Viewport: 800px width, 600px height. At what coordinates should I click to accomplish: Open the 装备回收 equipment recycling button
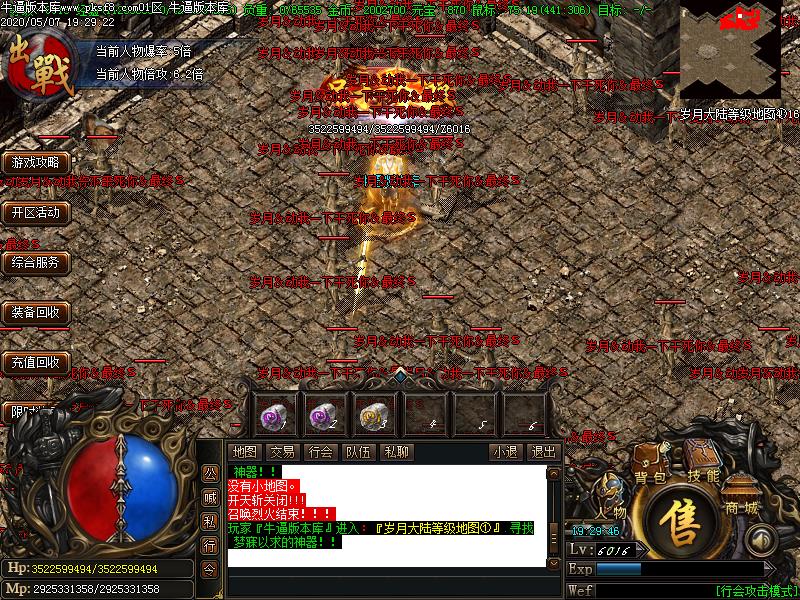(x=35, y=312)
